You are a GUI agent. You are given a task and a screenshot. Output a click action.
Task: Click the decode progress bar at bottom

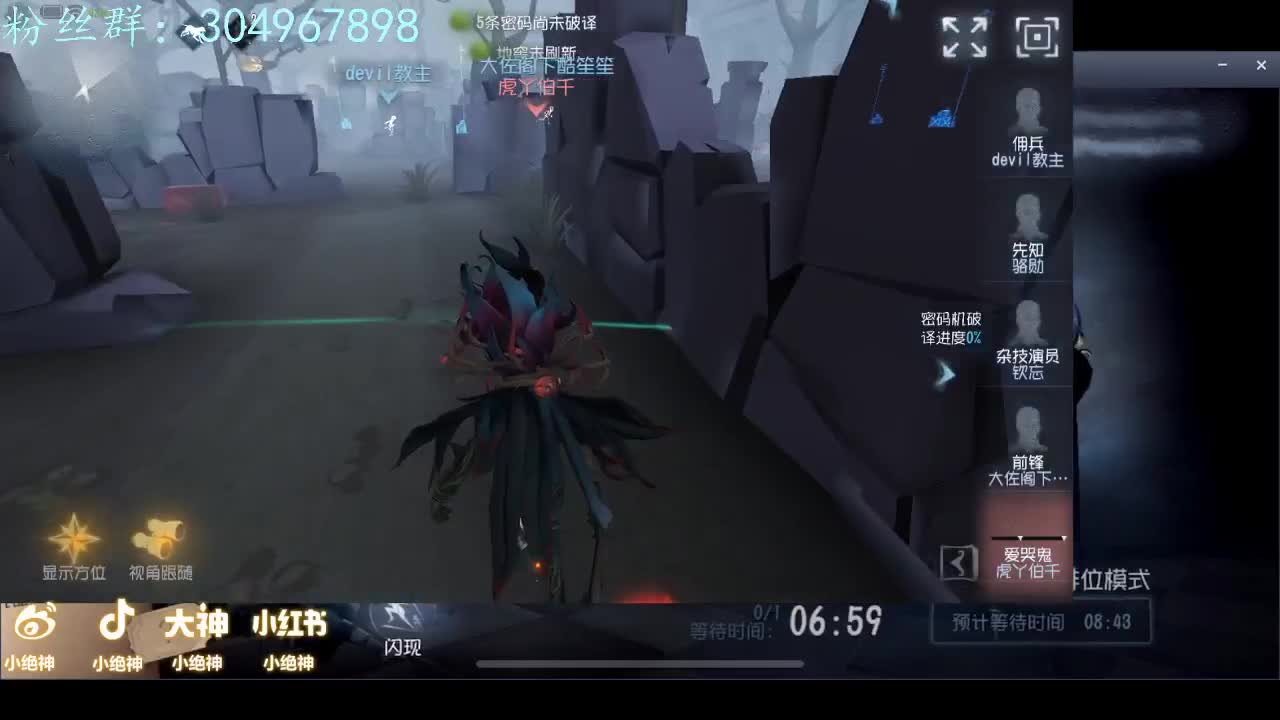pyautogui.click(x=640, y=662)
